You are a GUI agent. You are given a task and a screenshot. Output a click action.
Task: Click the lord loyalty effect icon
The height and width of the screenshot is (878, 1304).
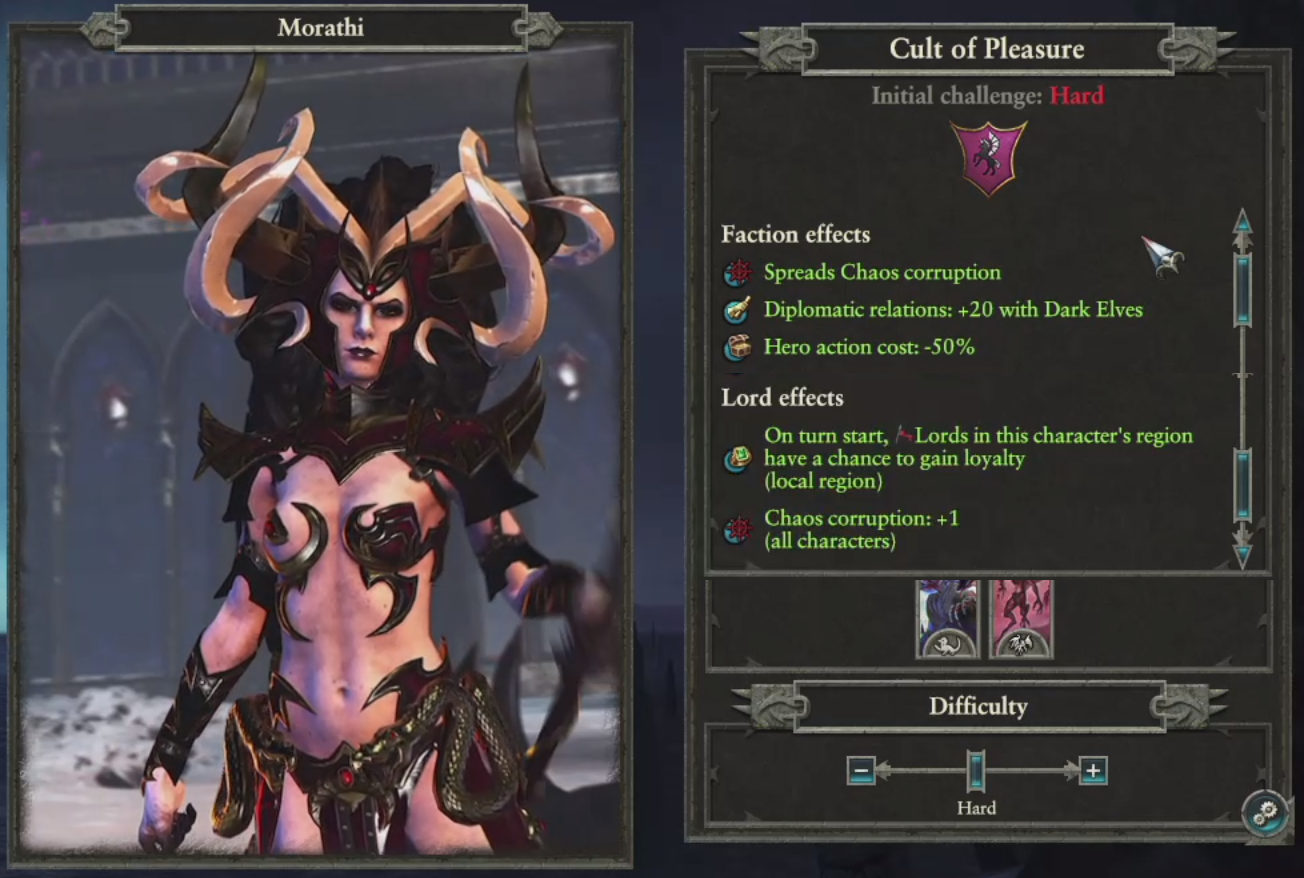738,459
